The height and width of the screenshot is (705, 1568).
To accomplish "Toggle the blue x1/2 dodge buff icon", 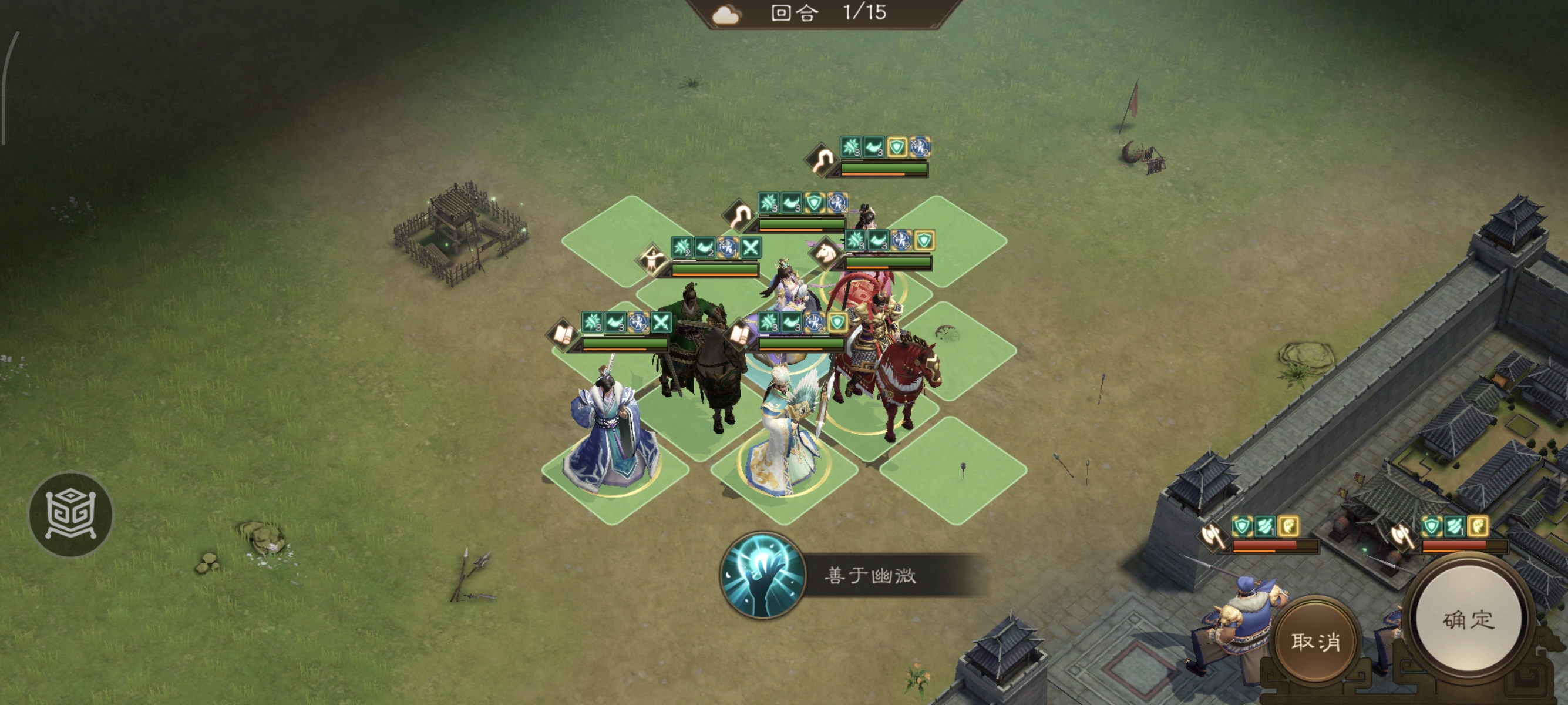I will (637, 323).
